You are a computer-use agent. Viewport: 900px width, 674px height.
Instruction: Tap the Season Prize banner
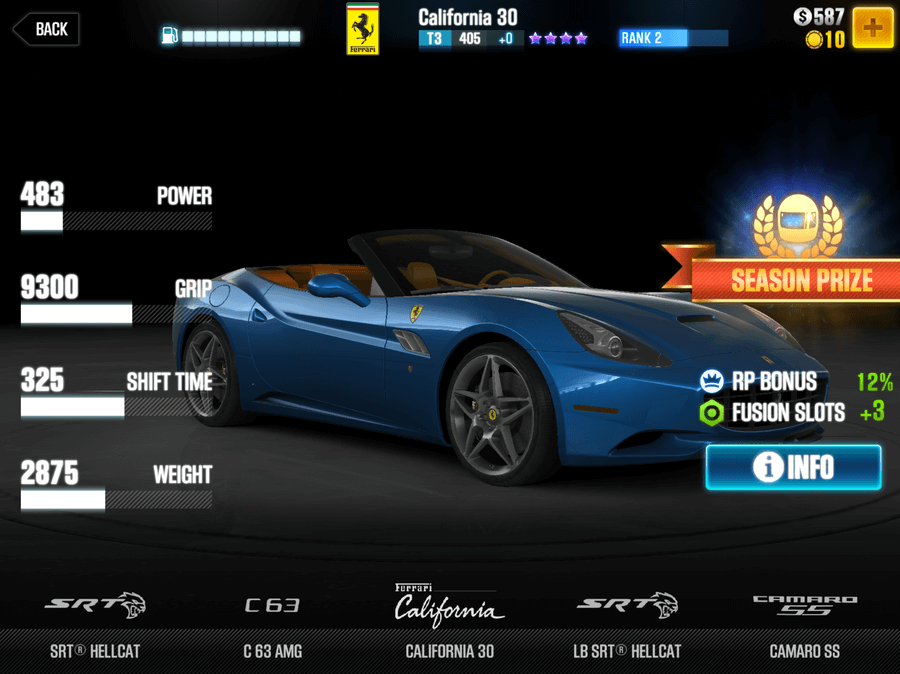(800, 280)
